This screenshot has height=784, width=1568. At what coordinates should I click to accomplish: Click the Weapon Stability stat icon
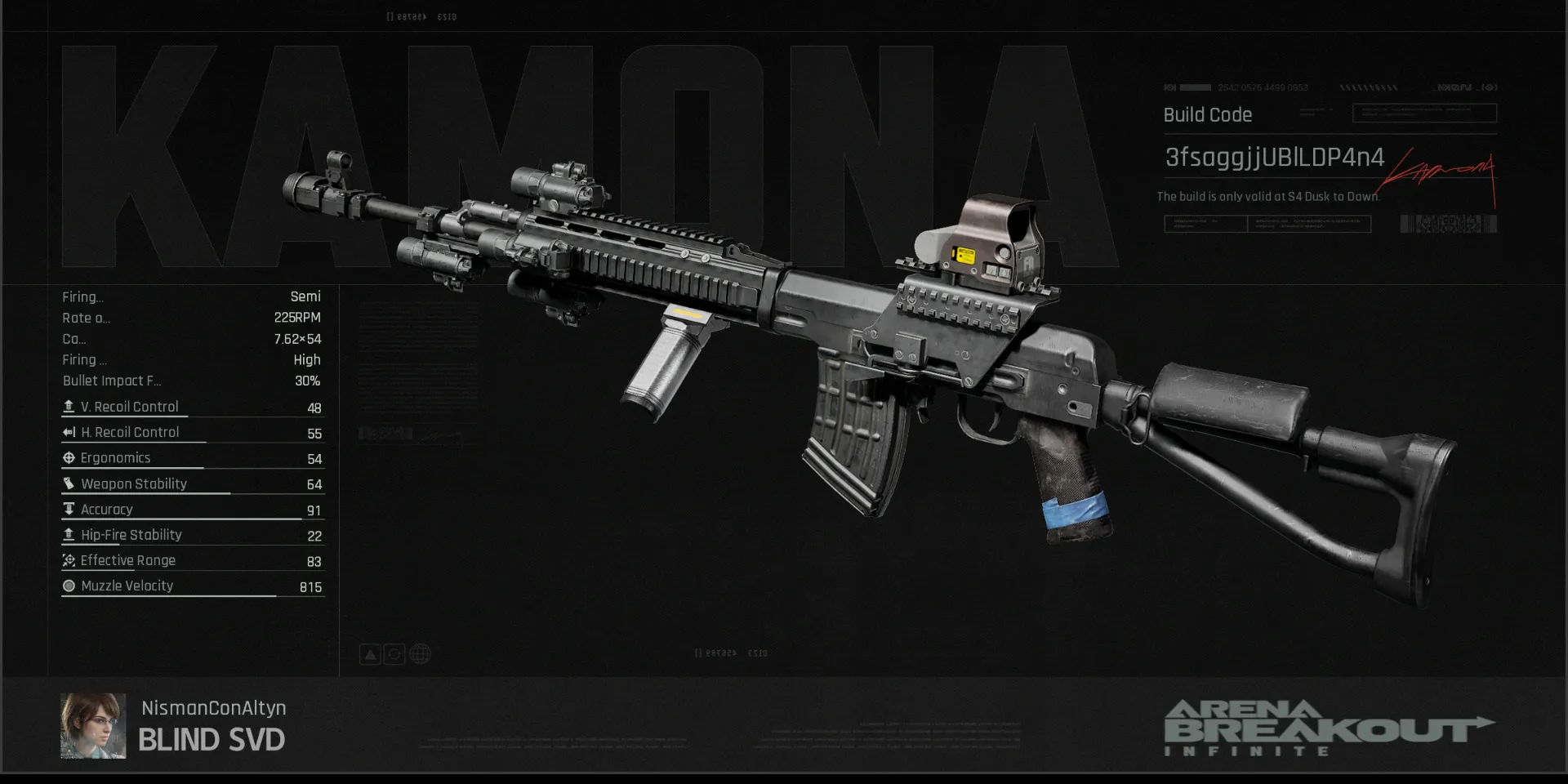pyautogui.click(x=69, y=483)
